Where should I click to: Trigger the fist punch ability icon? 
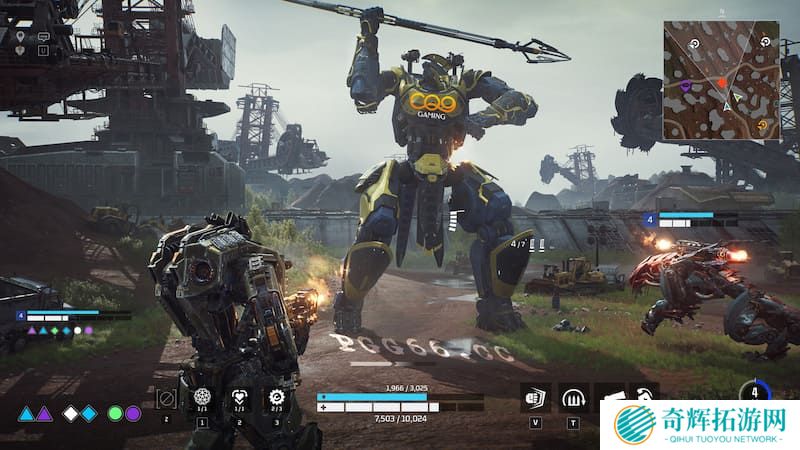click(x=535, y=398)
